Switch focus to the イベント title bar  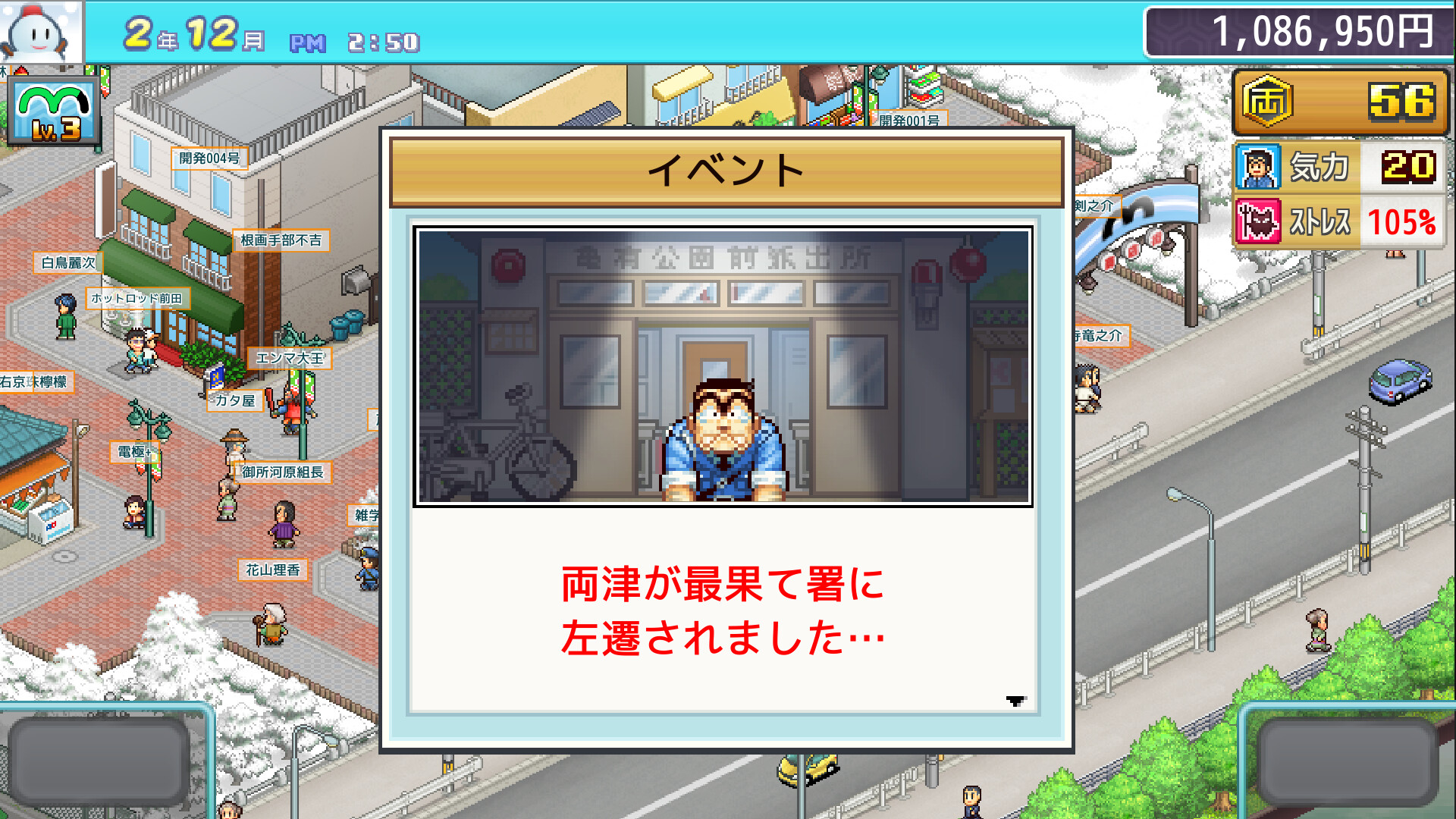coord(726,170)
